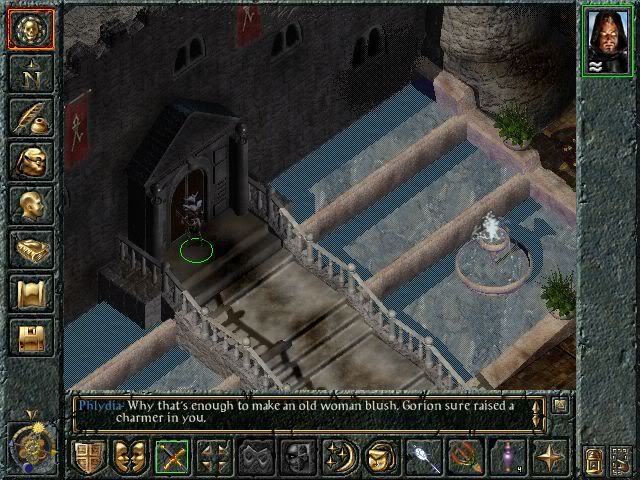Expand the dialogue message window
The image size is (640, 480).
click(560, 405)
